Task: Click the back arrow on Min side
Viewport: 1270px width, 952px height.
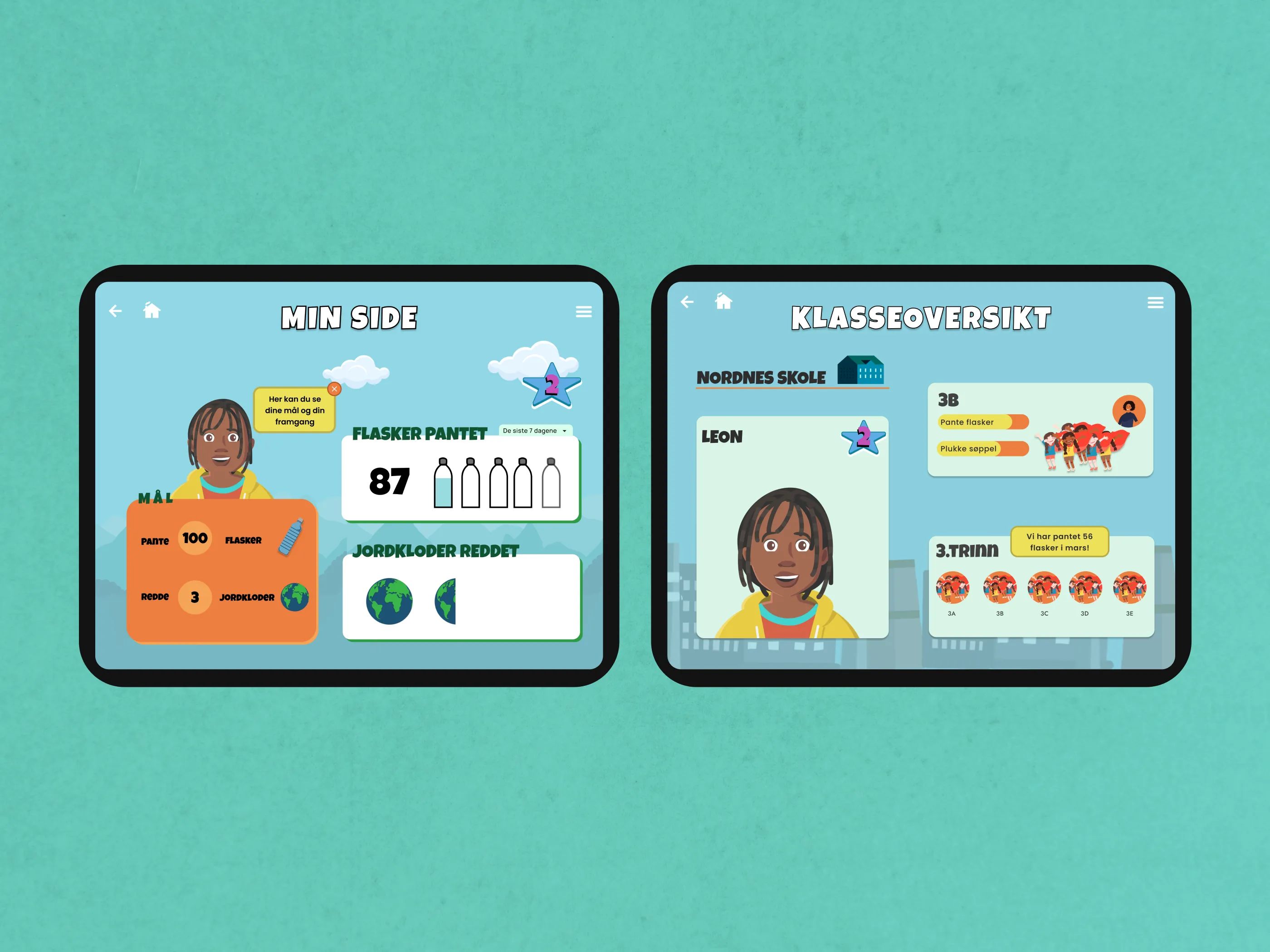Action: (115, 311)
